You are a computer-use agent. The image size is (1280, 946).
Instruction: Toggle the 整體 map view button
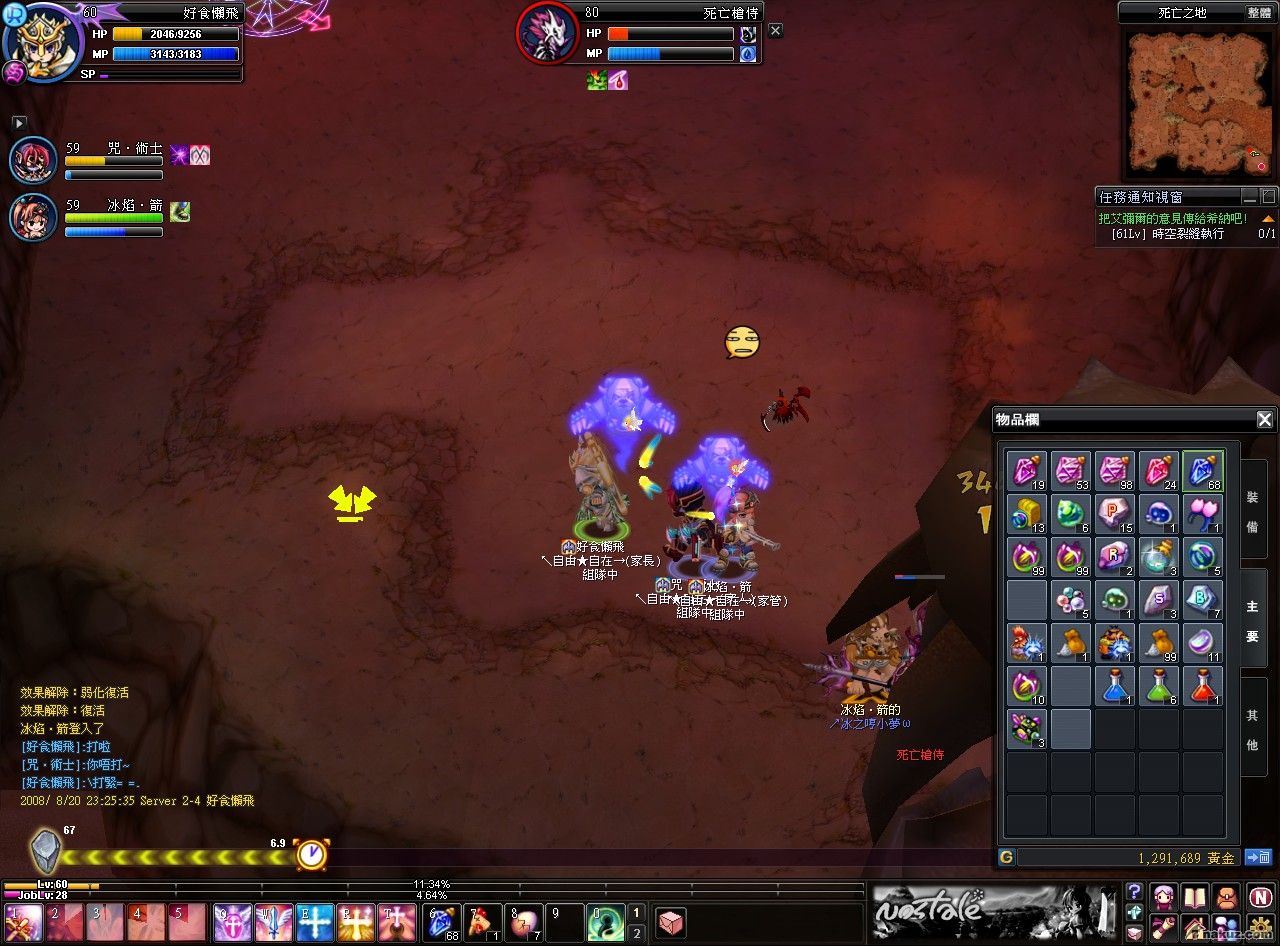coord(1259,13)
